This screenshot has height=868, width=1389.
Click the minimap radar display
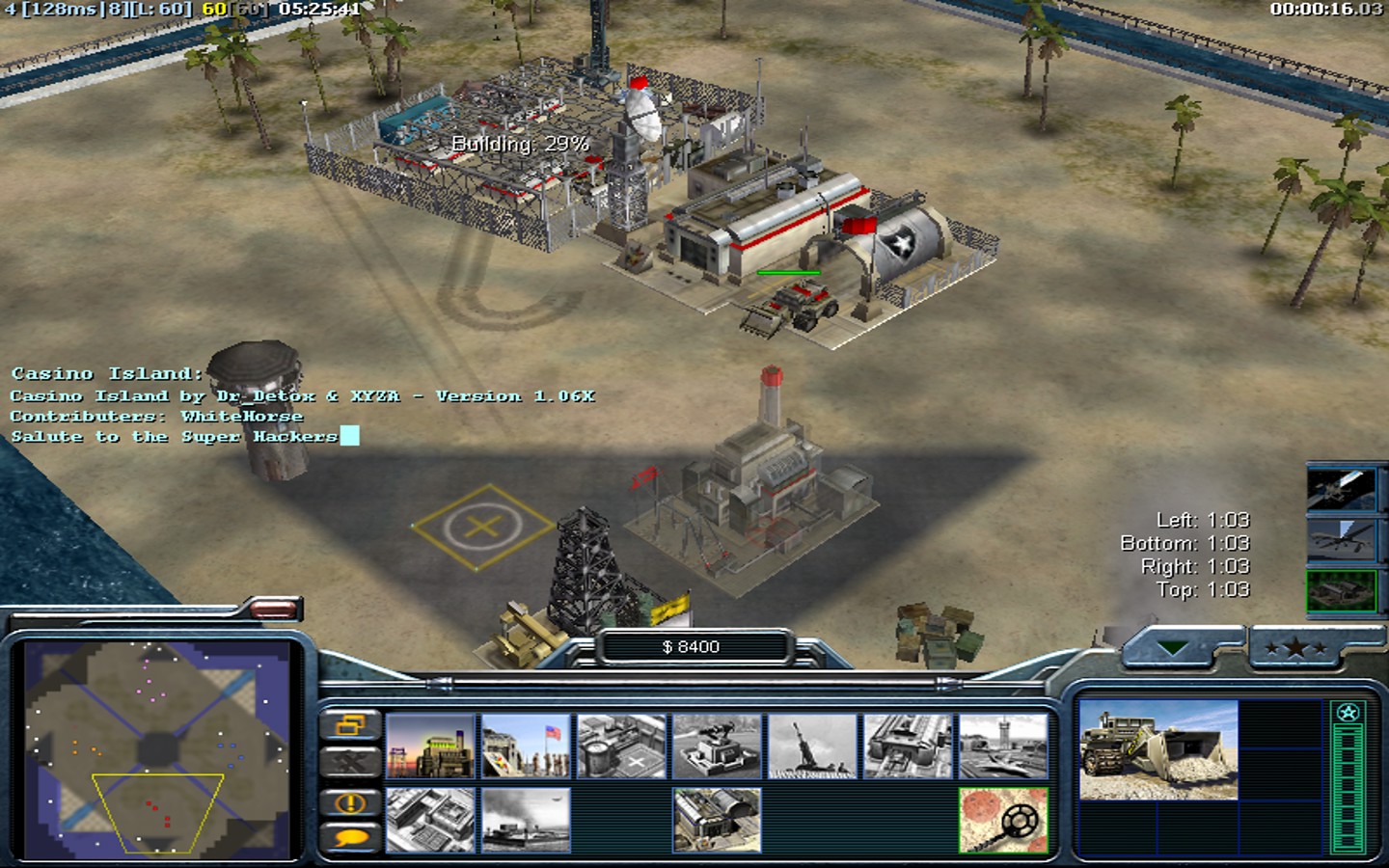coord(157,749)
